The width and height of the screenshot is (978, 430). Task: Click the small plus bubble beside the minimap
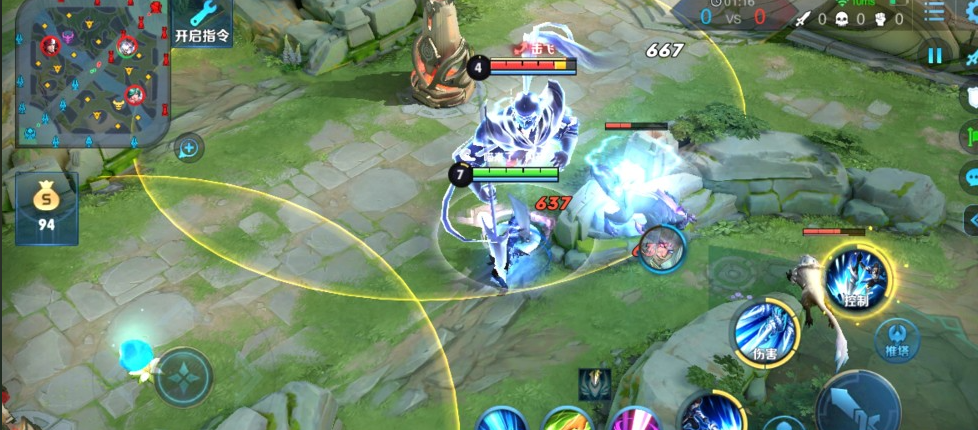coord(188,149)
